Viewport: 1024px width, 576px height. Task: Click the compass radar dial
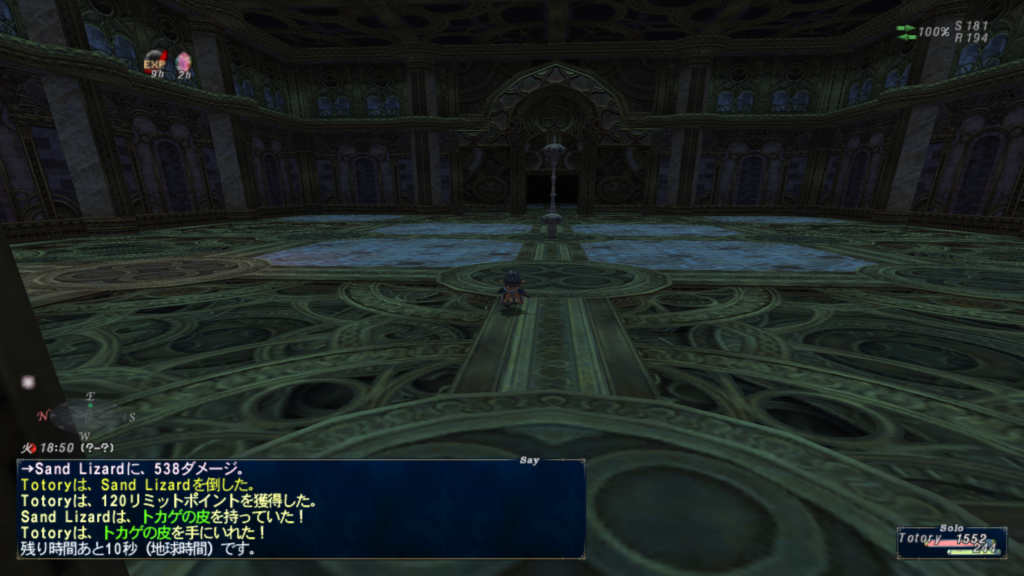[88, 414]
